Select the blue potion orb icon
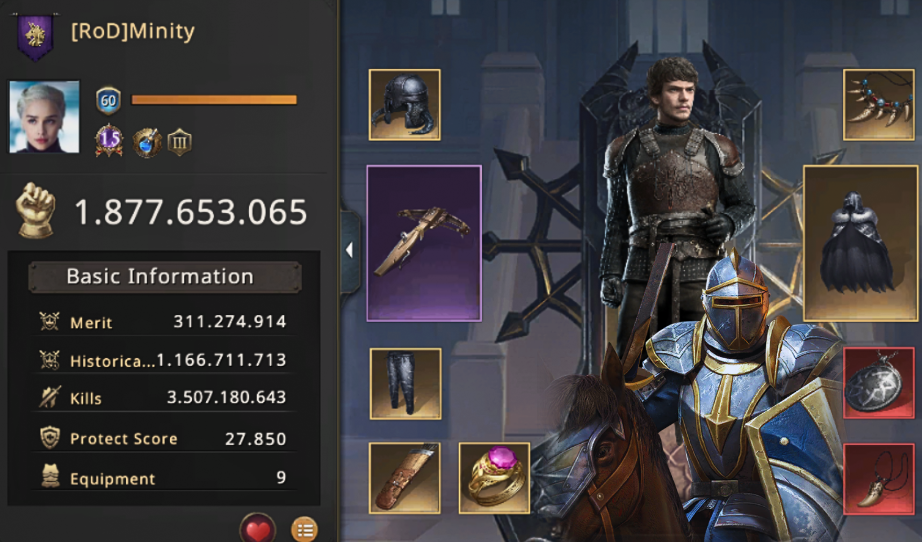The height and width of the screenshot is (542, 922). 147,142
